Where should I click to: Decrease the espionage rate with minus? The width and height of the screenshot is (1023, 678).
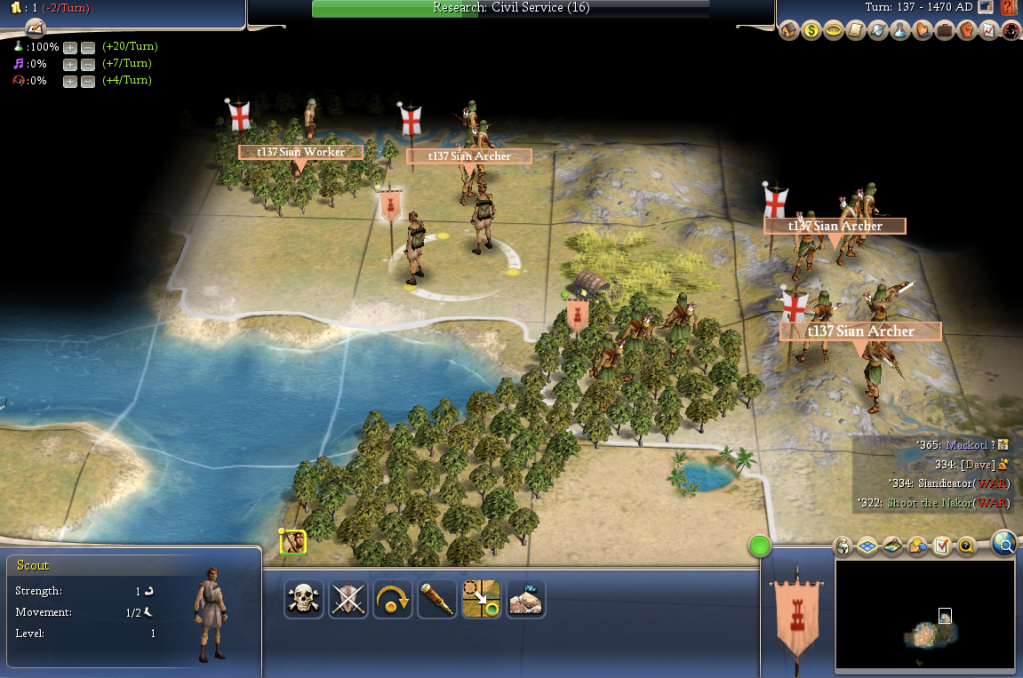click(87, 81)
